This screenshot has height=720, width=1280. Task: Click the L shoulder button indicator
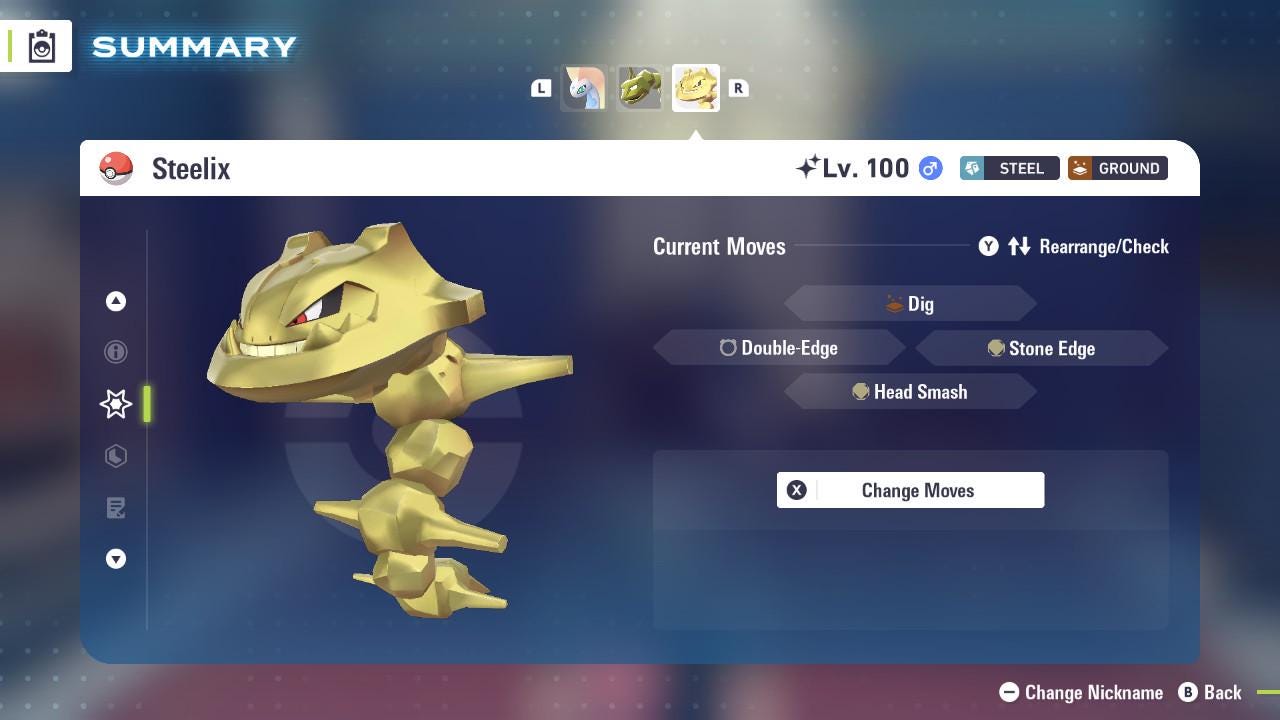click(x=541, y=88)
